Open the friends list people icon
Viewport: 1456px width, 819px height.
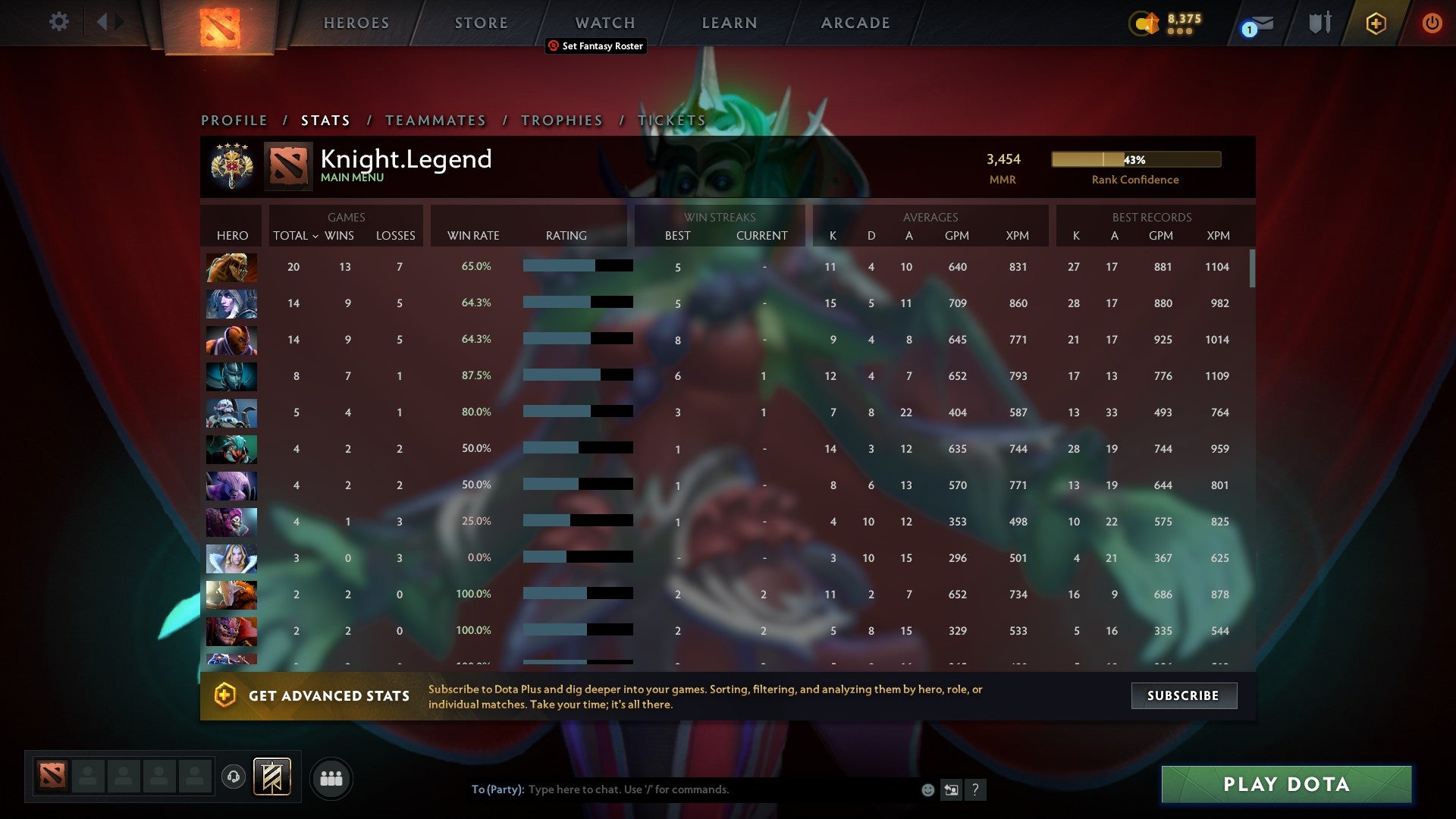pos(331,777)
